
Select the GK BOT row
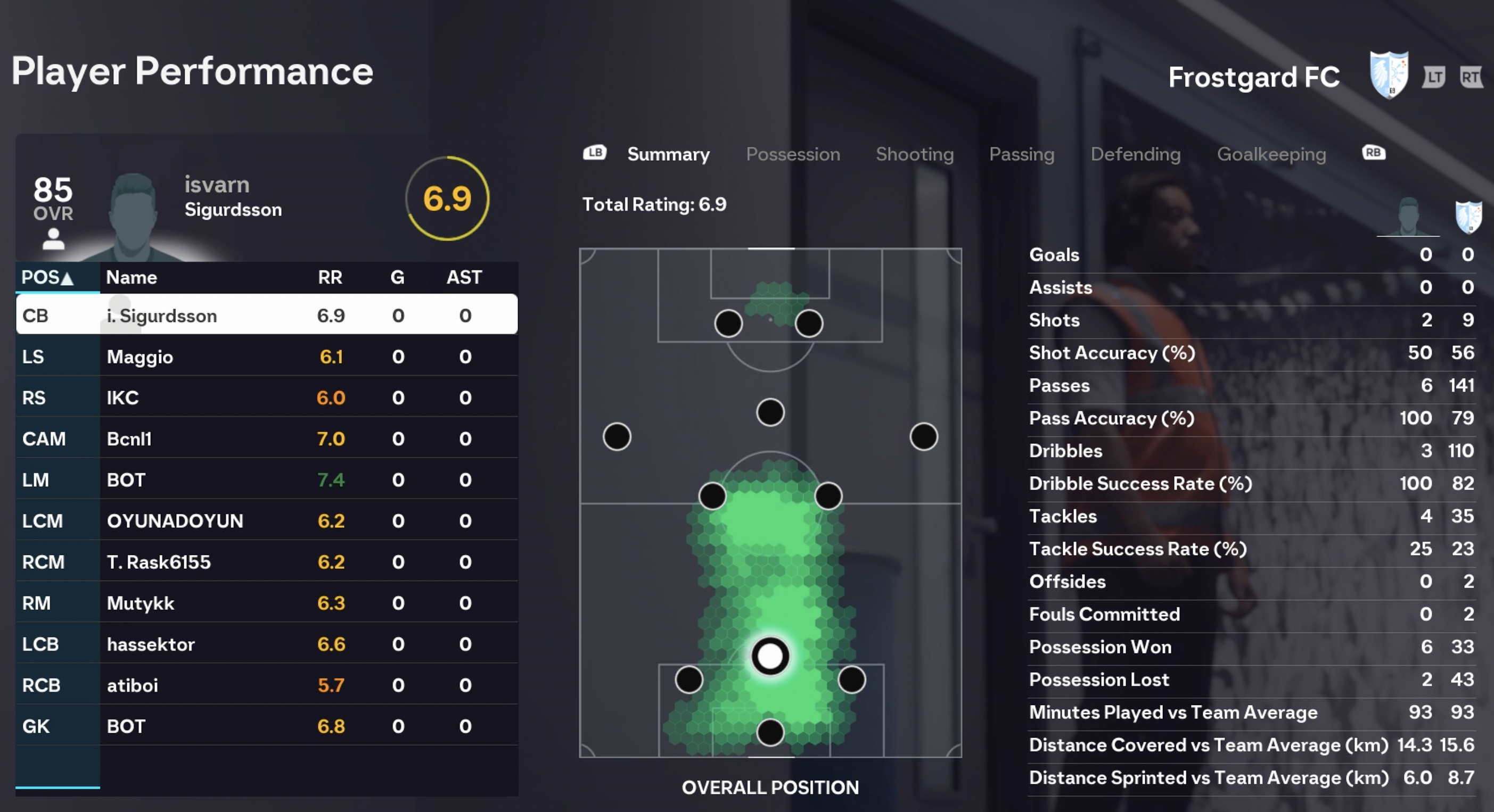[267, 726]
